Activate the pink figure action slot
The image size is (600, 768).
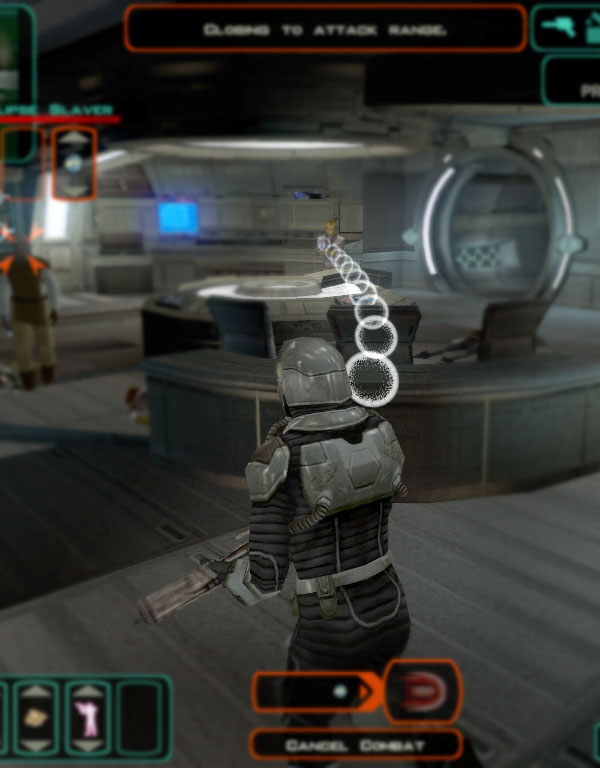tap(88, 718)
